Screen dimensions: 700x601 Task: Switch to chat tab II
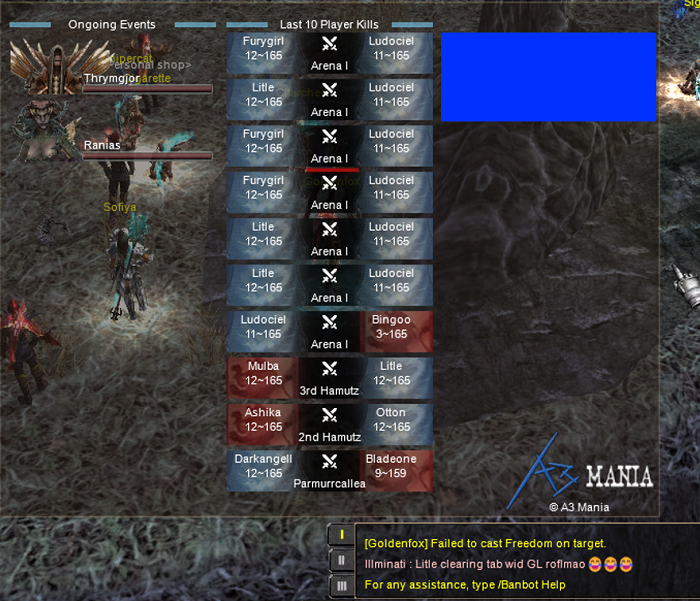pyautogui.click(x=342, y=560)
